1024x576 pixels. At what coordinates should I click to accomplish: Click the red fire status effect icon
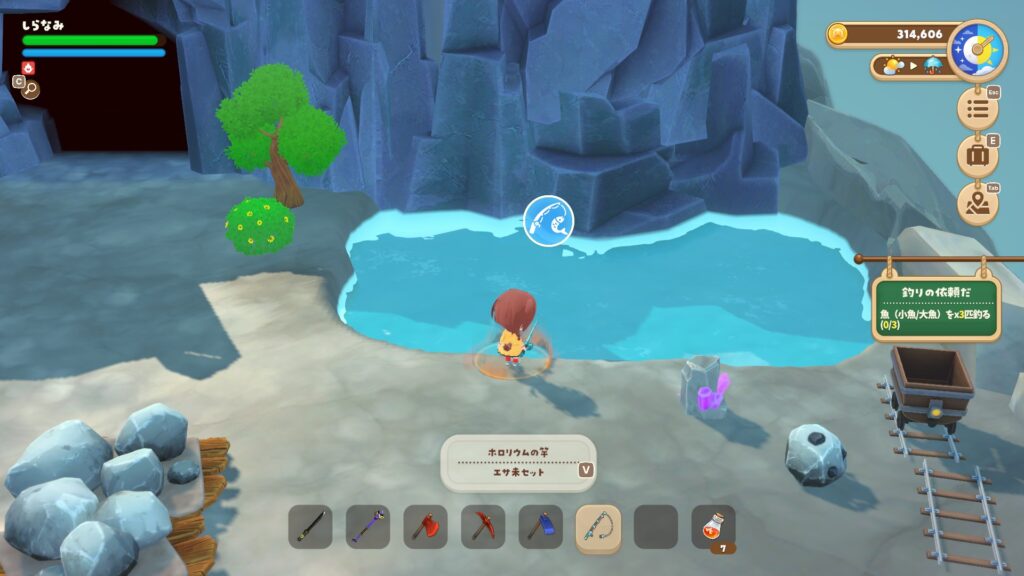(x=28, y=68)
